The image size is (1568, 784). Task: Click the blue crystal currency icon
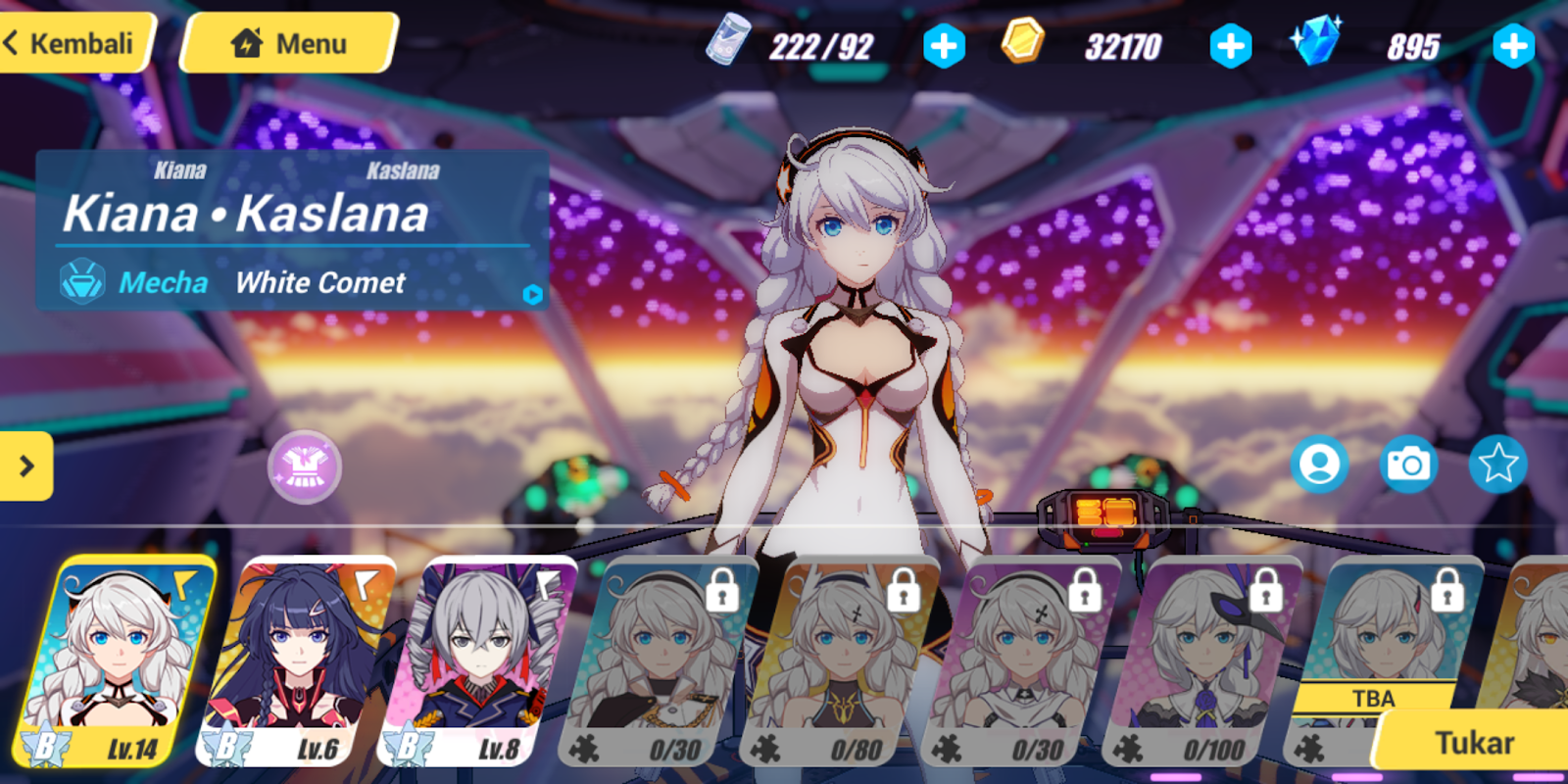pos(1320,42)
